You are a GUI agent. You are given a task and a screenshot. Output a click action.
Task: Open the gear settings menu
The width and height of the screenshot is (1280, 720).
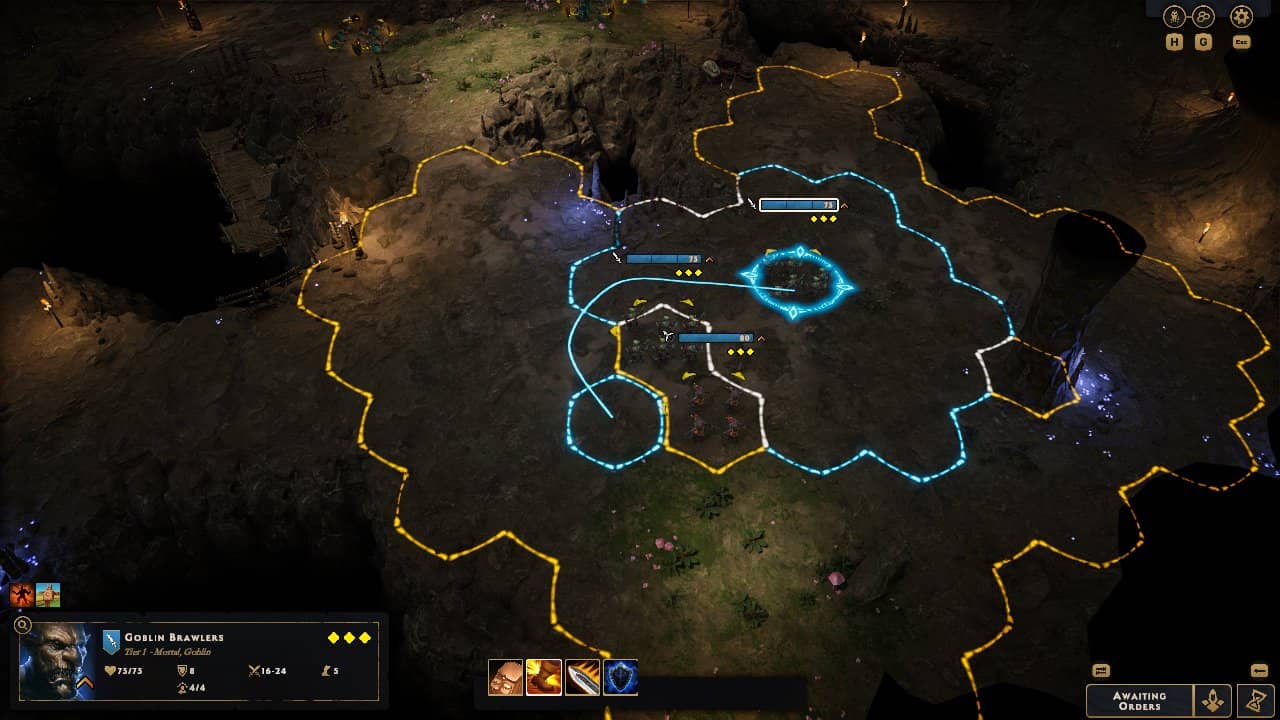tap(1241, 16)
